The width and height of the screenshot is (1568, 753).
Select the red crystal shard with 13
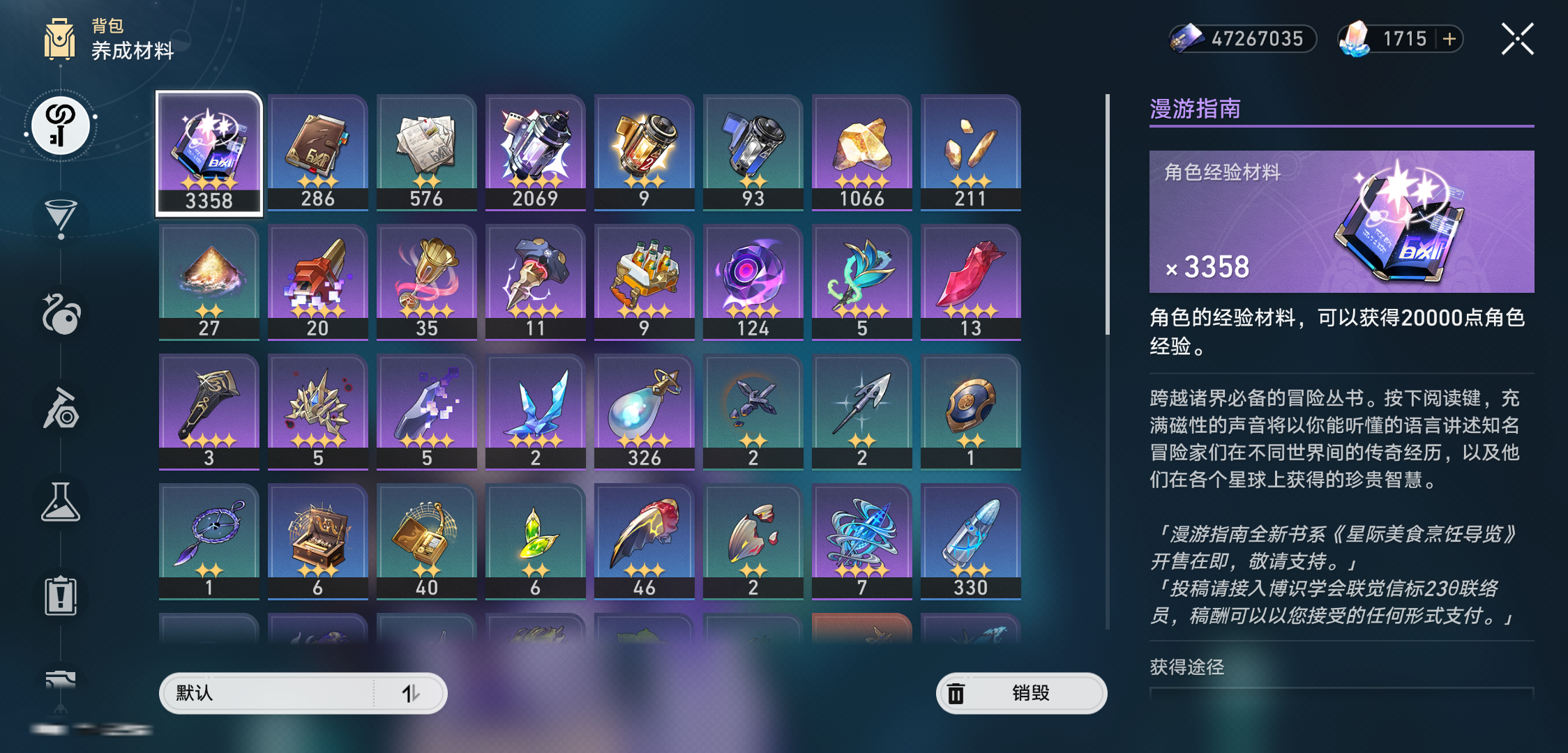click(x=971, y=282)
